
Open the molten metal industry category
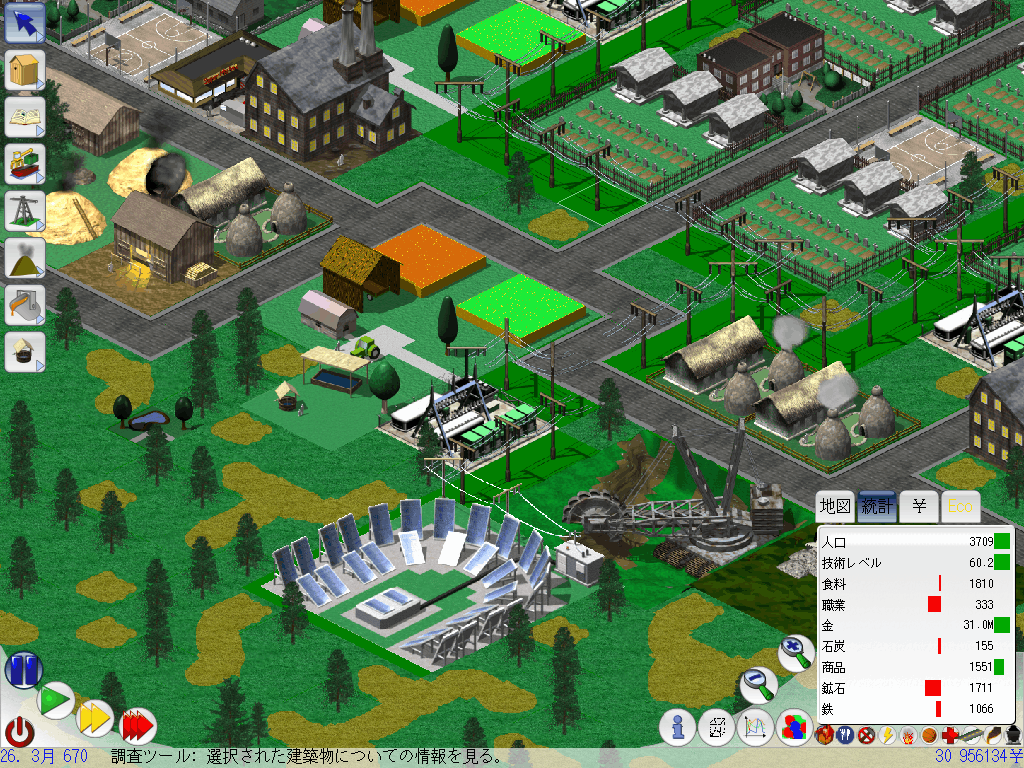pos(24,304)
